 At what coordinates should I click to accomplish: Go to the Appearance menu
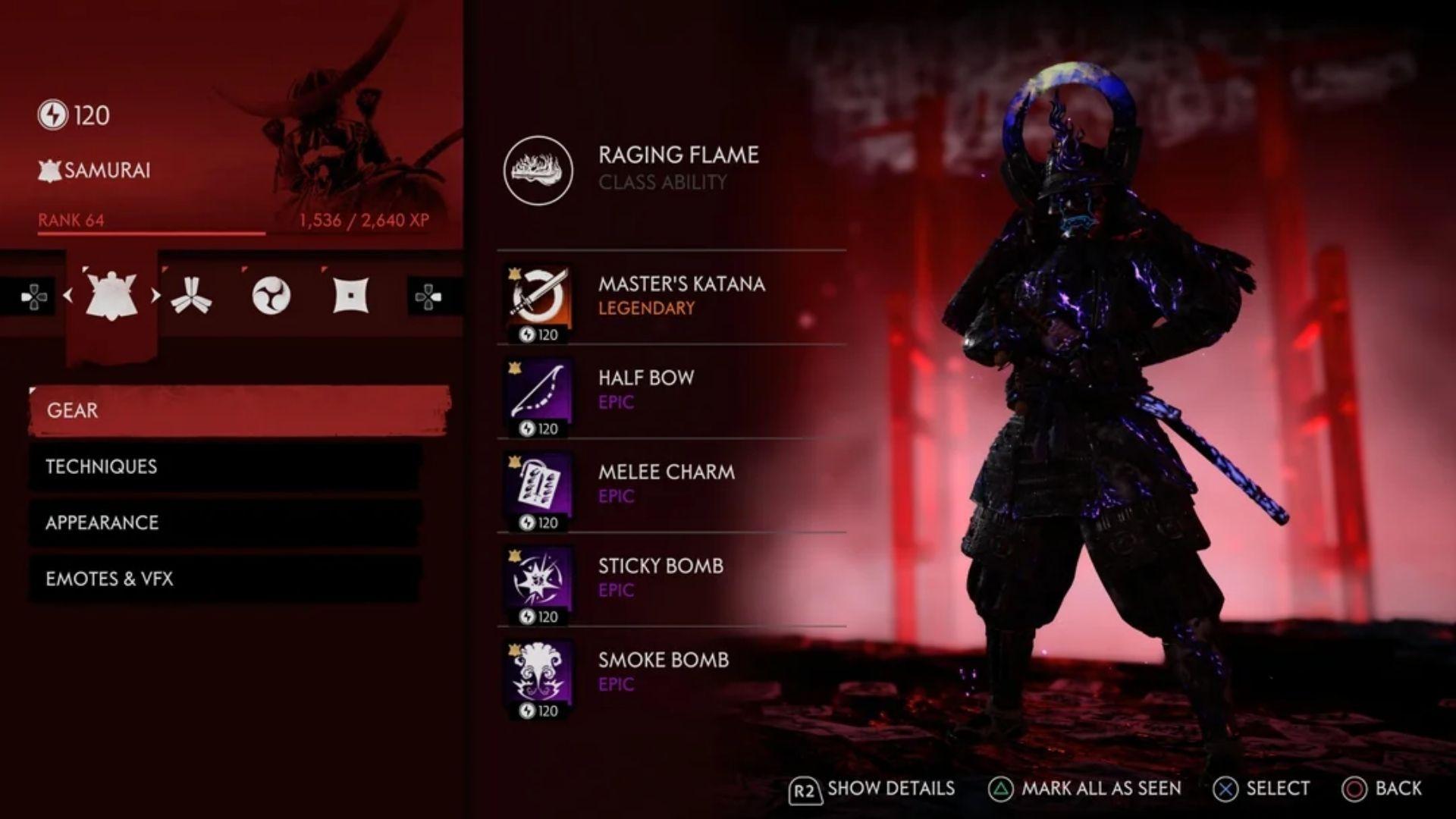coord(224,522)
